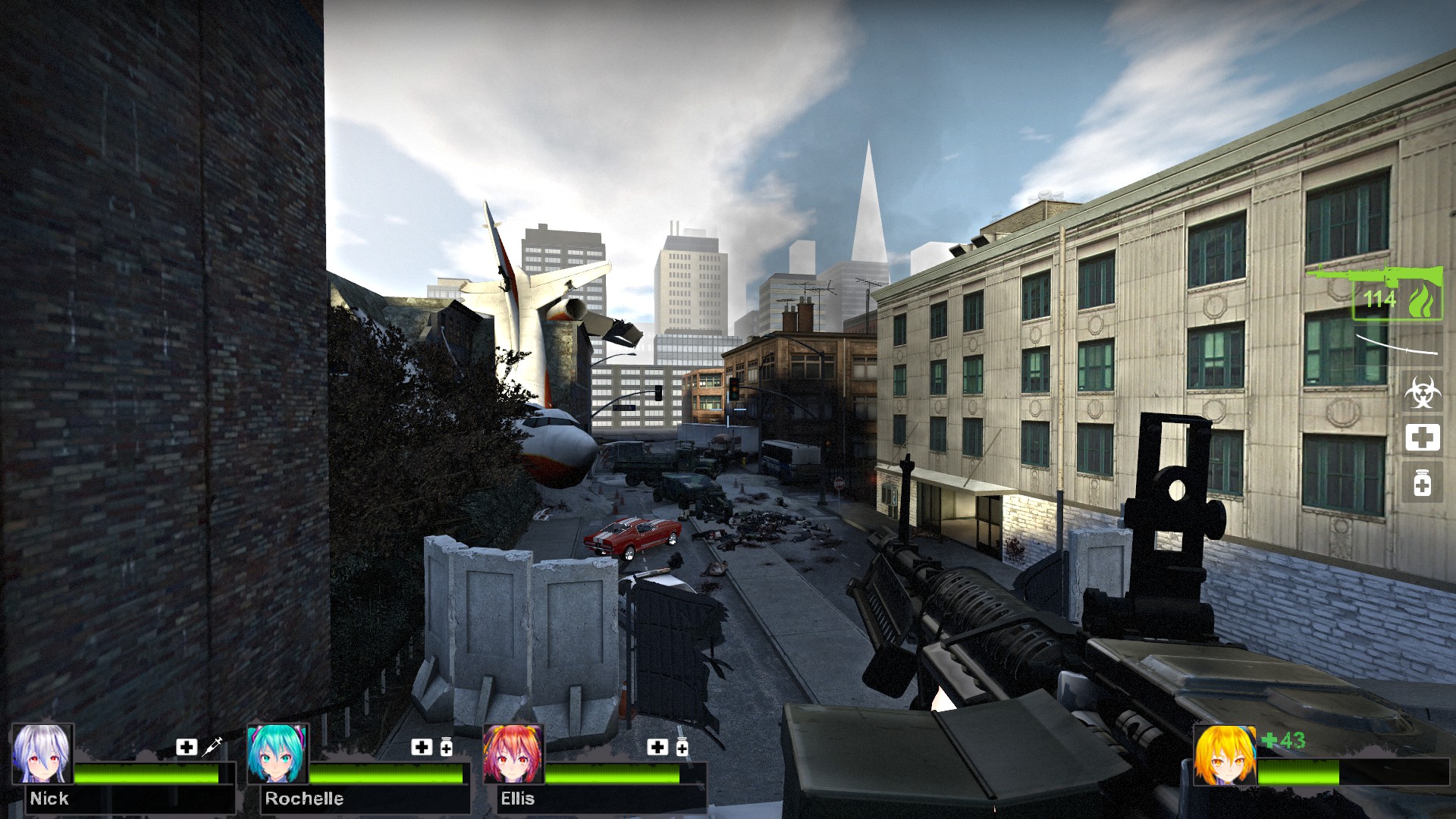Click Ellis's red-haired portrait
The height and width of the screenshot is (819, 1456).
click(513, 754)
